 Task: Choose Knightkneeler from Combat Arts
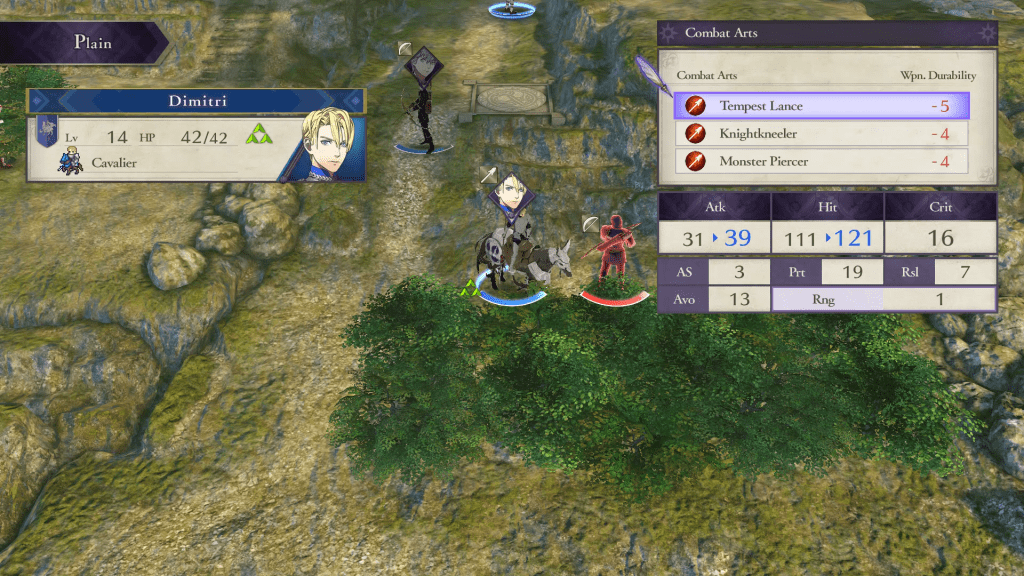pos(820,133)
